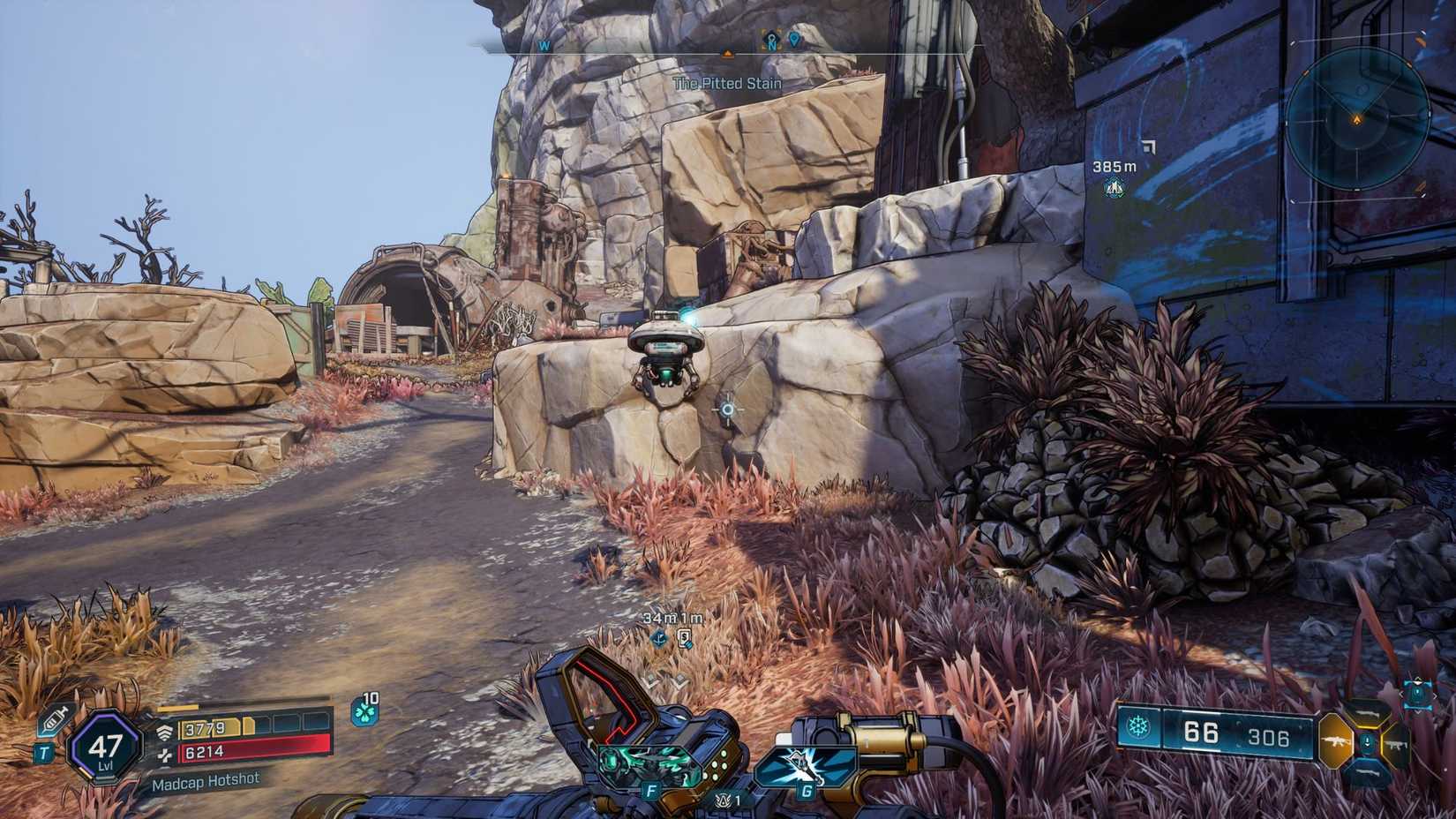The image size is (1456, 819).
Task: Click the equipped assault rifle weapon slot
Action: [x=1336, y=741]
